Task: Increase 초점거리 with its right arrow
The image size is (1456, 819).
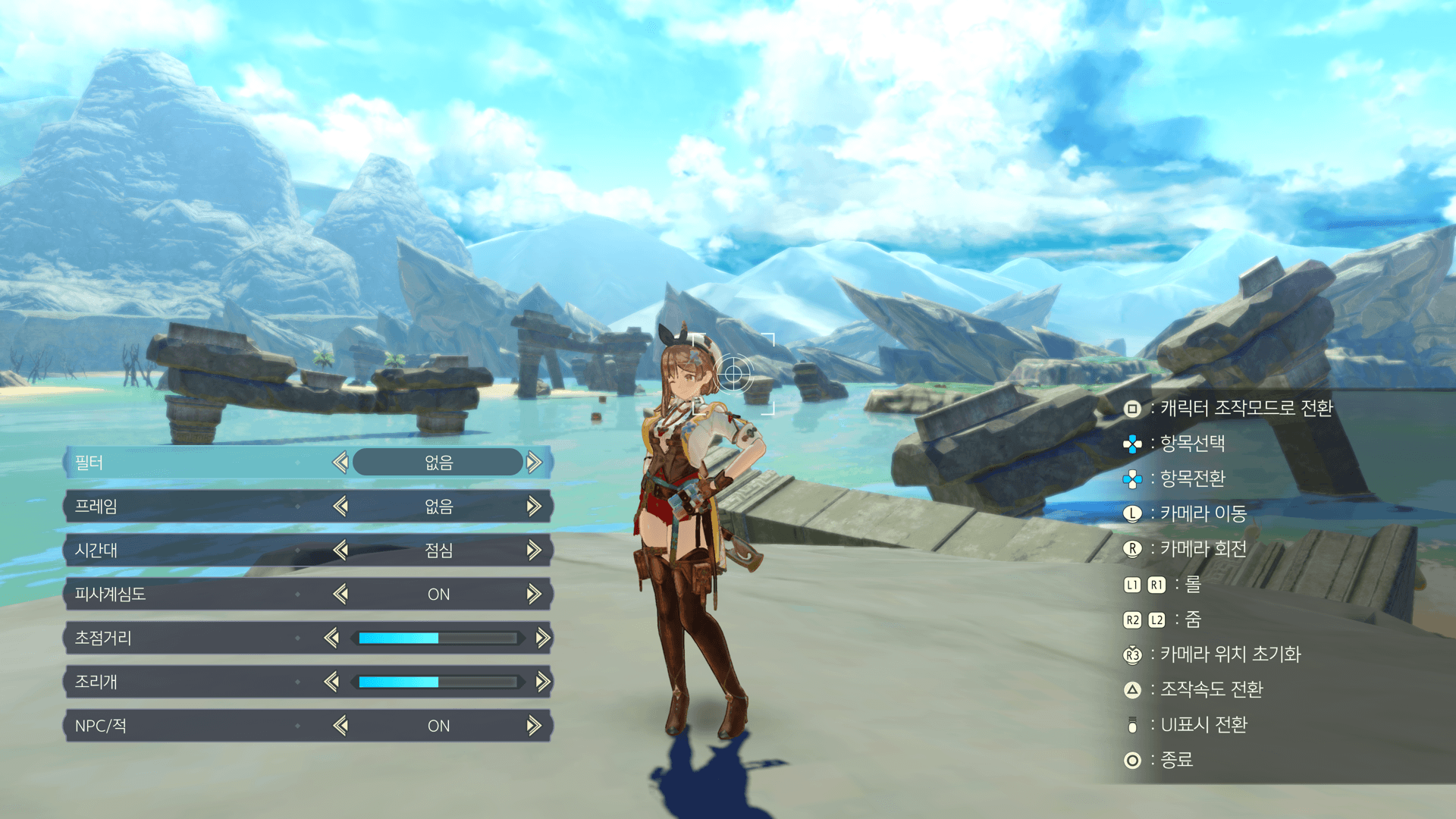Action: pyautogui.click(x=543, y=638)
